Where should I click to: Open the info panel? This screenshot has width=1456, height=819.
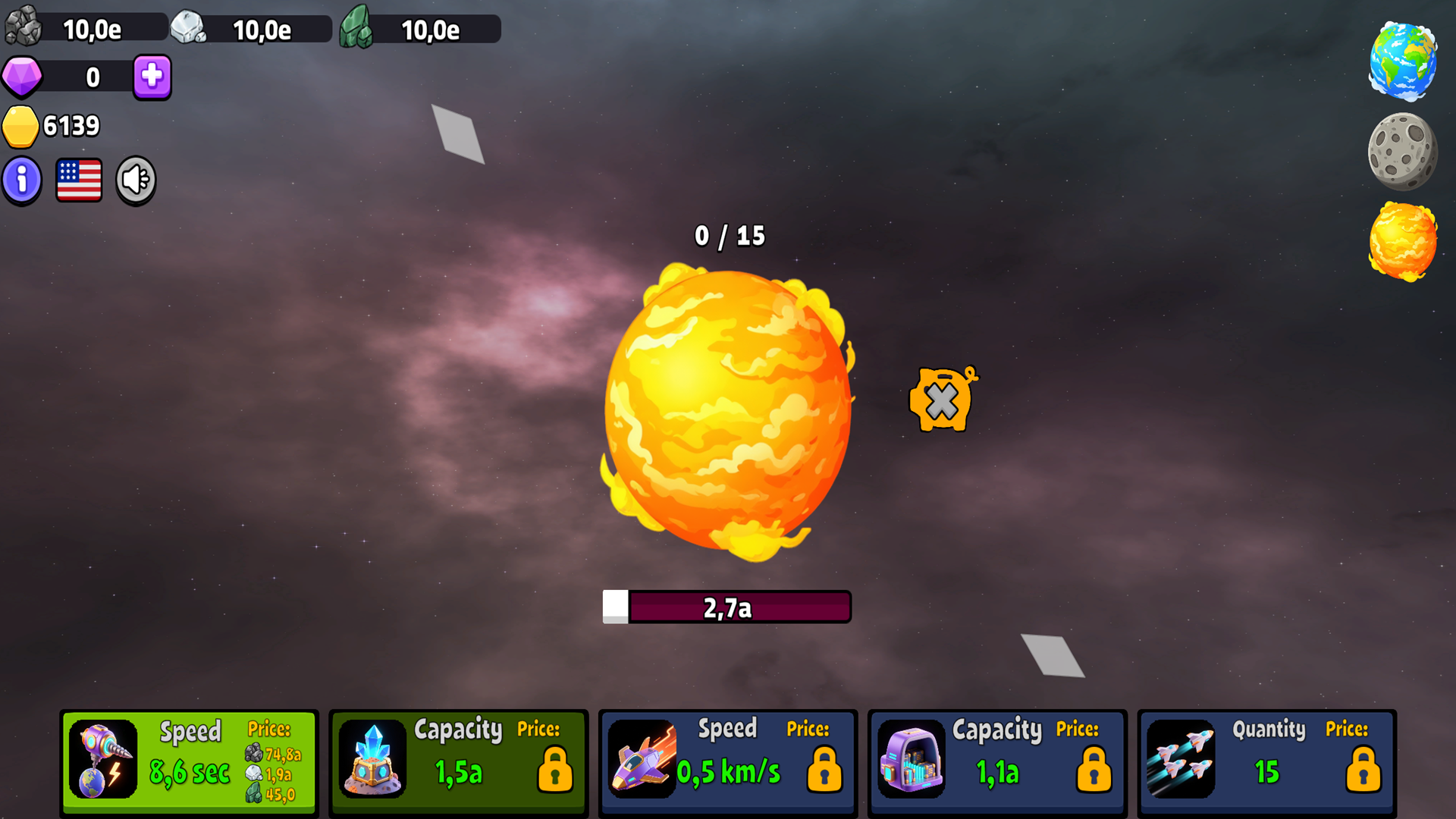(x=21, y=179)
